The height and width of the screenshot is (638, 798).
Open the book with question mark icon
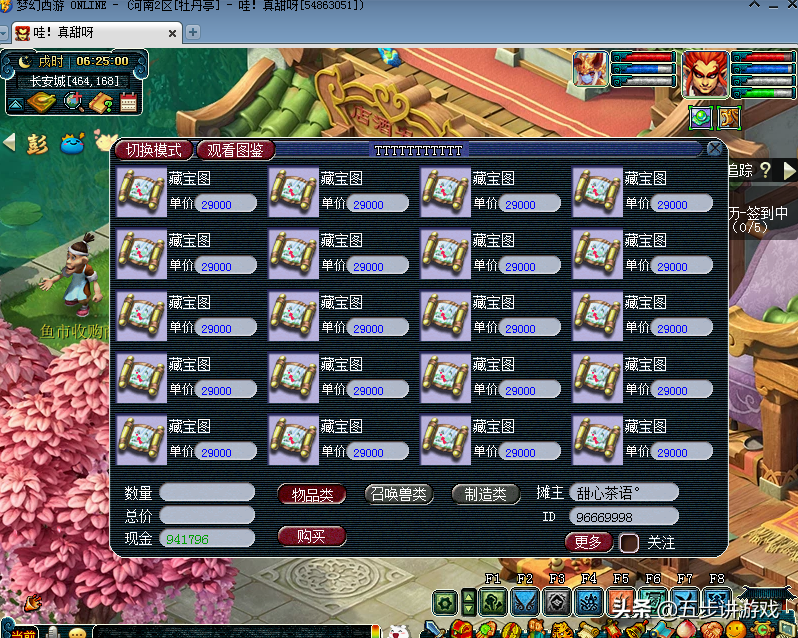tap(100, 101)
